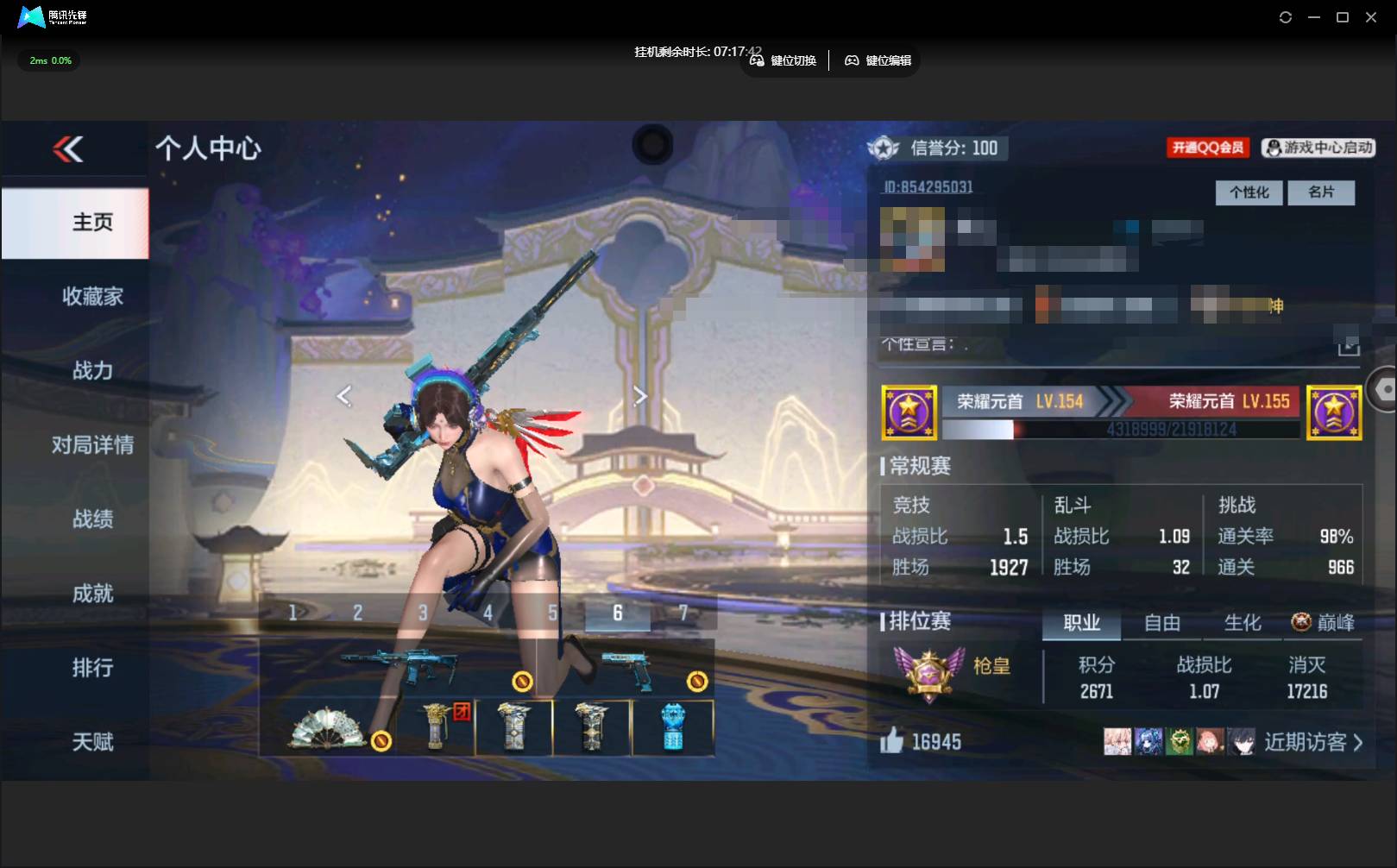Select the 巅峰 ranked tab
The image size is (1397, 868).
1324,623
